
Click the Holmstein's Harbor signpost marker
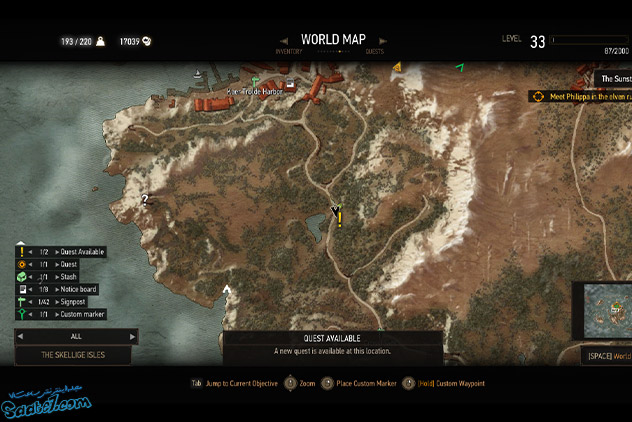coord(255,81)
